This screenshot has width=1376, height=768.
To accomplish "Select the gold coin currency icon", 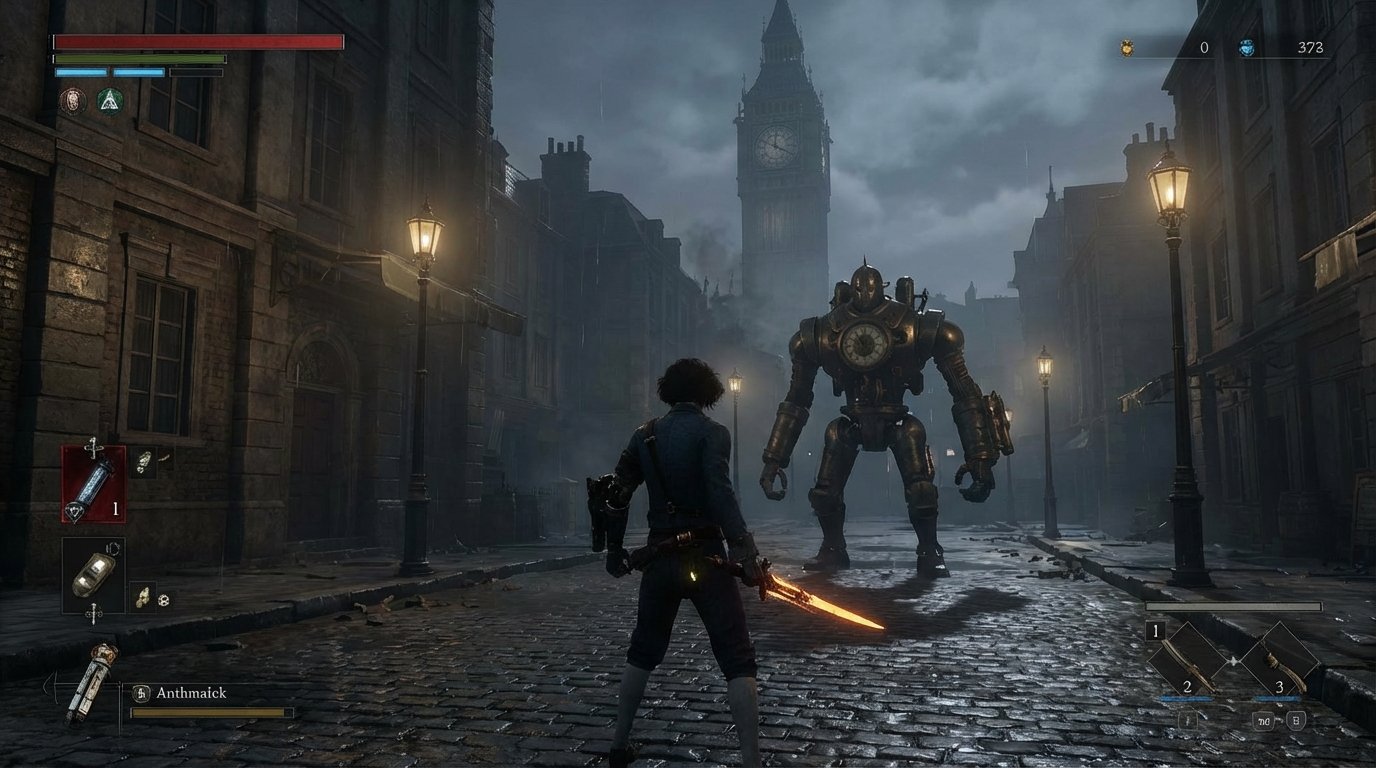I will point(1127,48).
